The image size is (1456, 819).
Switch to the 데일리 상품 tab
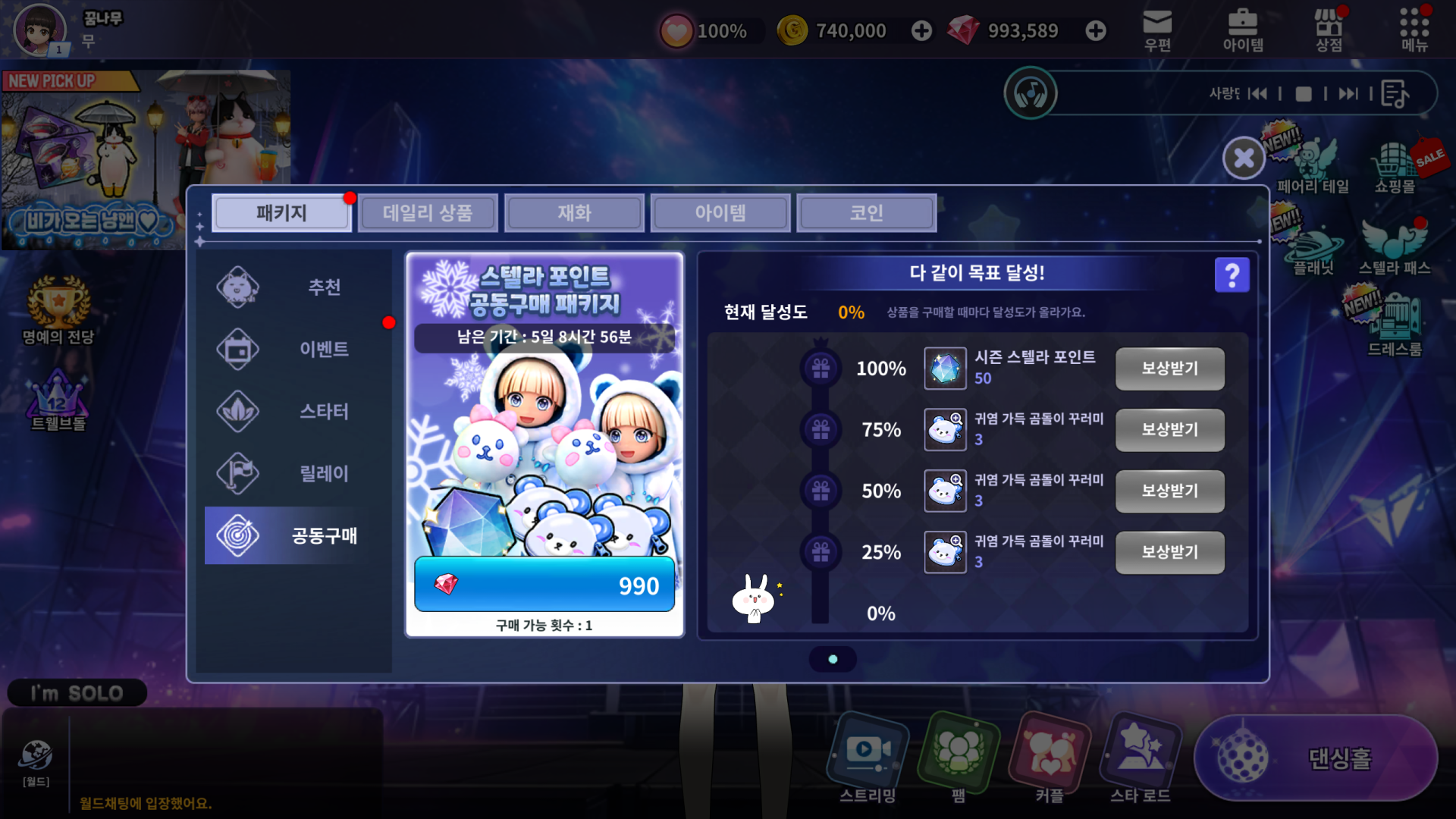pos(428,213)
